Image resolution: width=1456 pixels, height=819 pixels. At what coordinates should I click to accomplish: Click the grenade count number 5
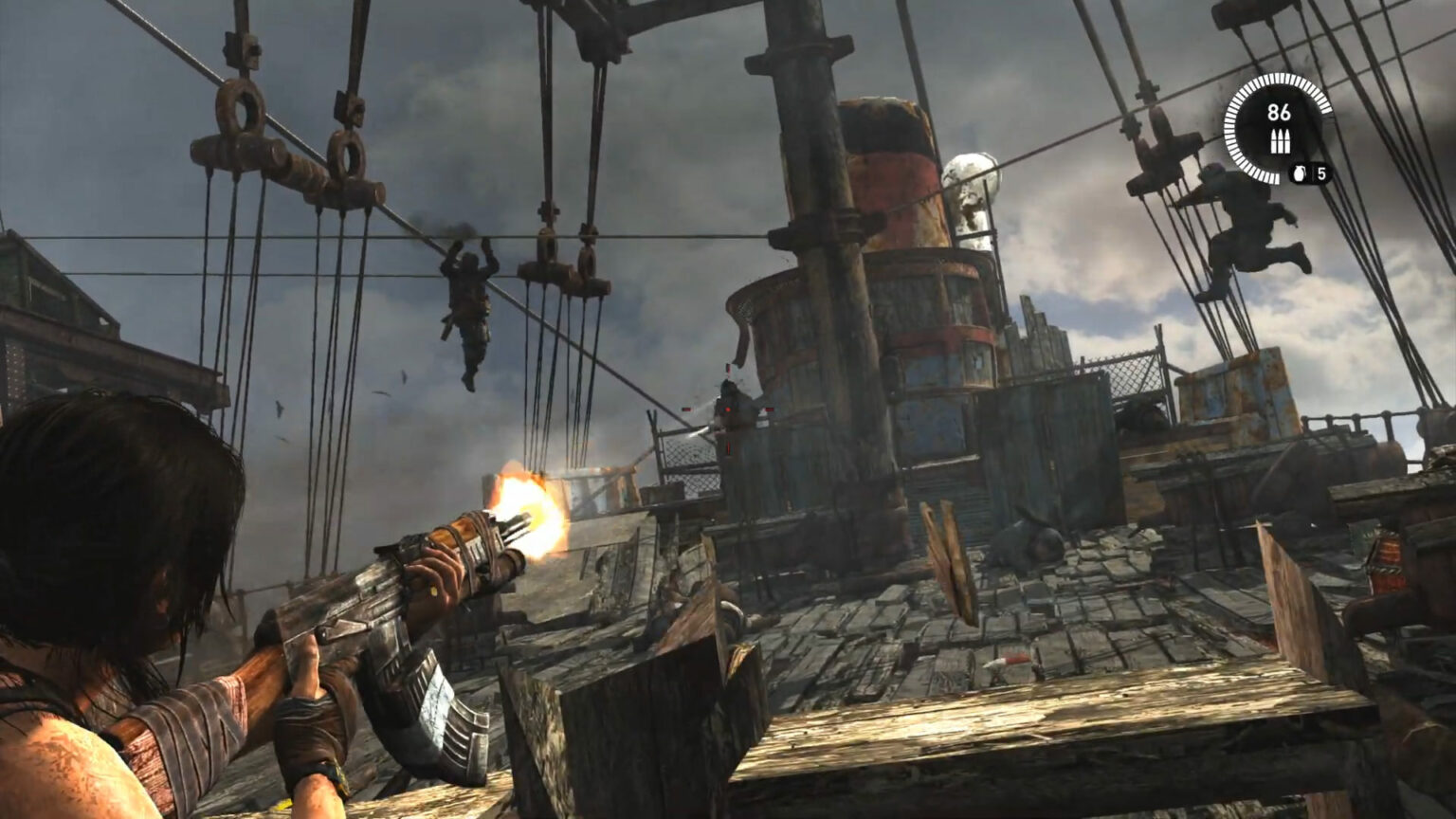1322,173
